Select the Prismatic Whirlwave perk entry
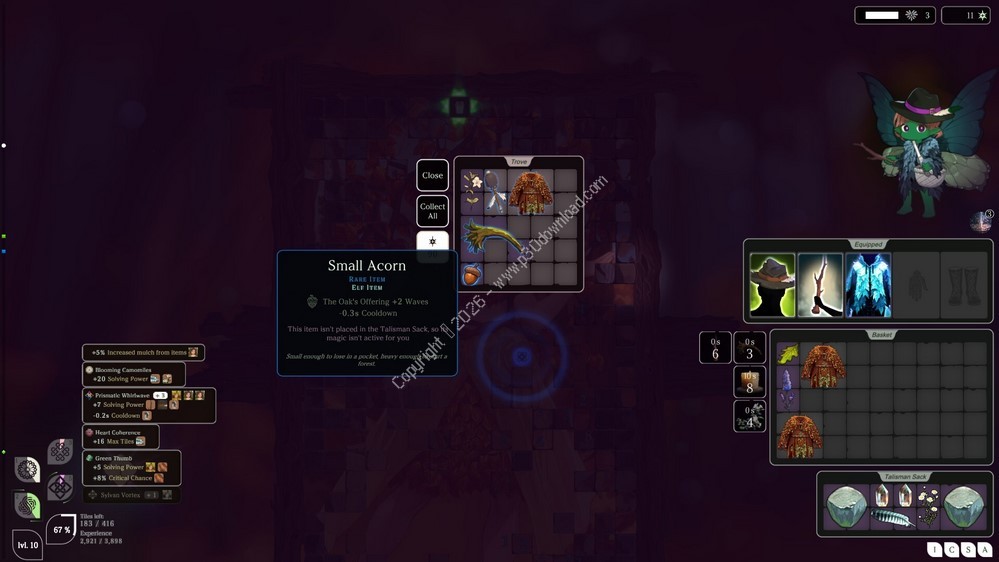The image size is (999, 562). [149, 405]
